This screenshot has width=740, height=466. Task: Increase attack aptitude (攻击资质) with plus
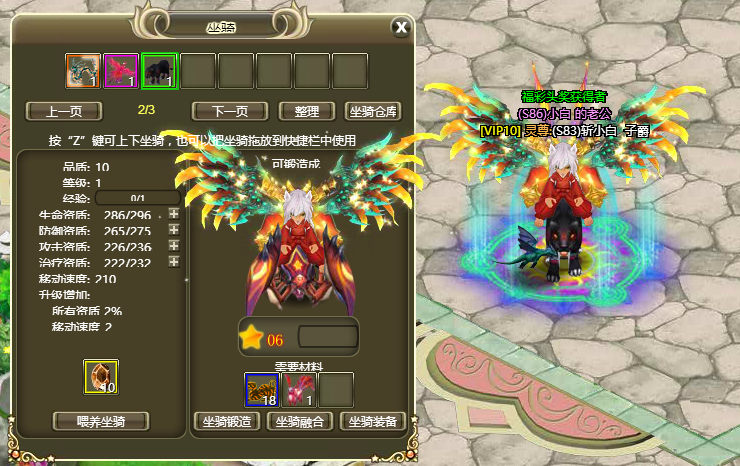[173, 245]
